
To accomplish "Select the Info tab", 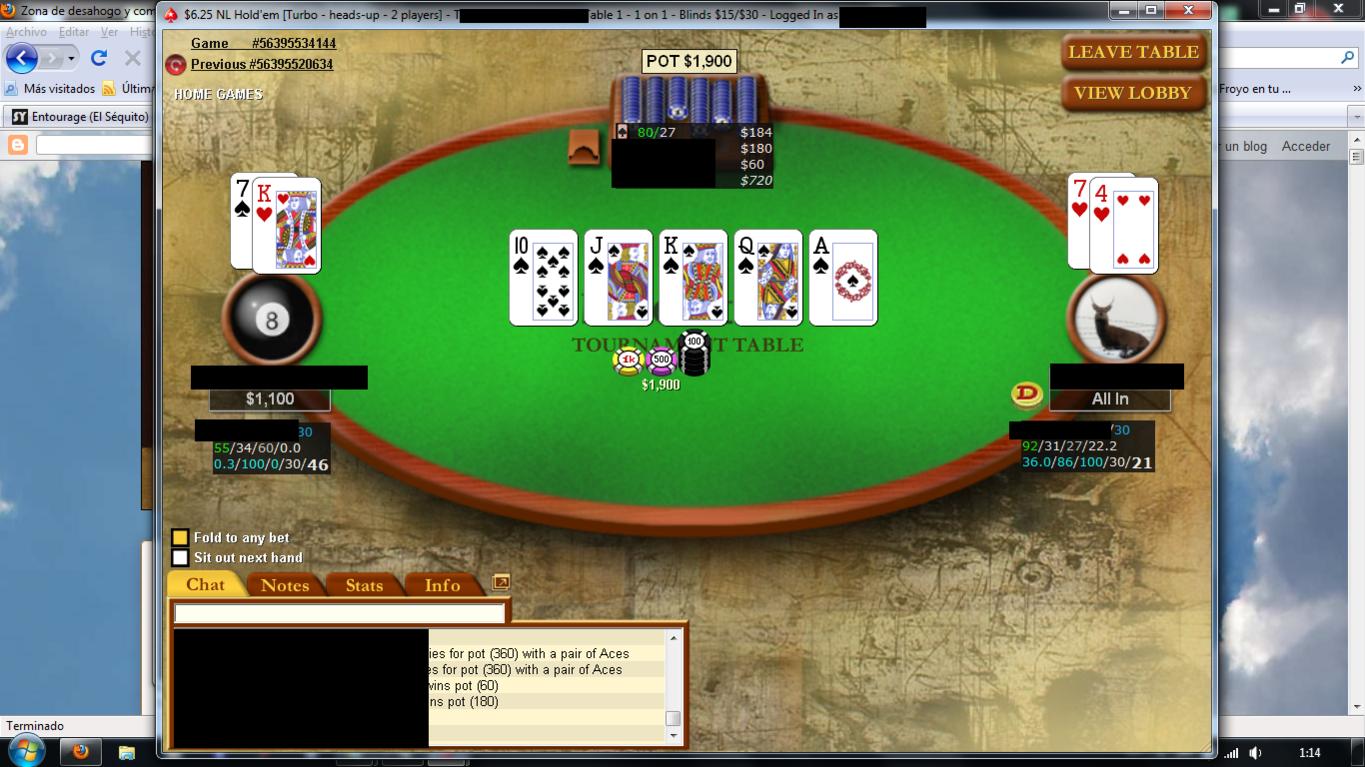I will coord(442,586).
